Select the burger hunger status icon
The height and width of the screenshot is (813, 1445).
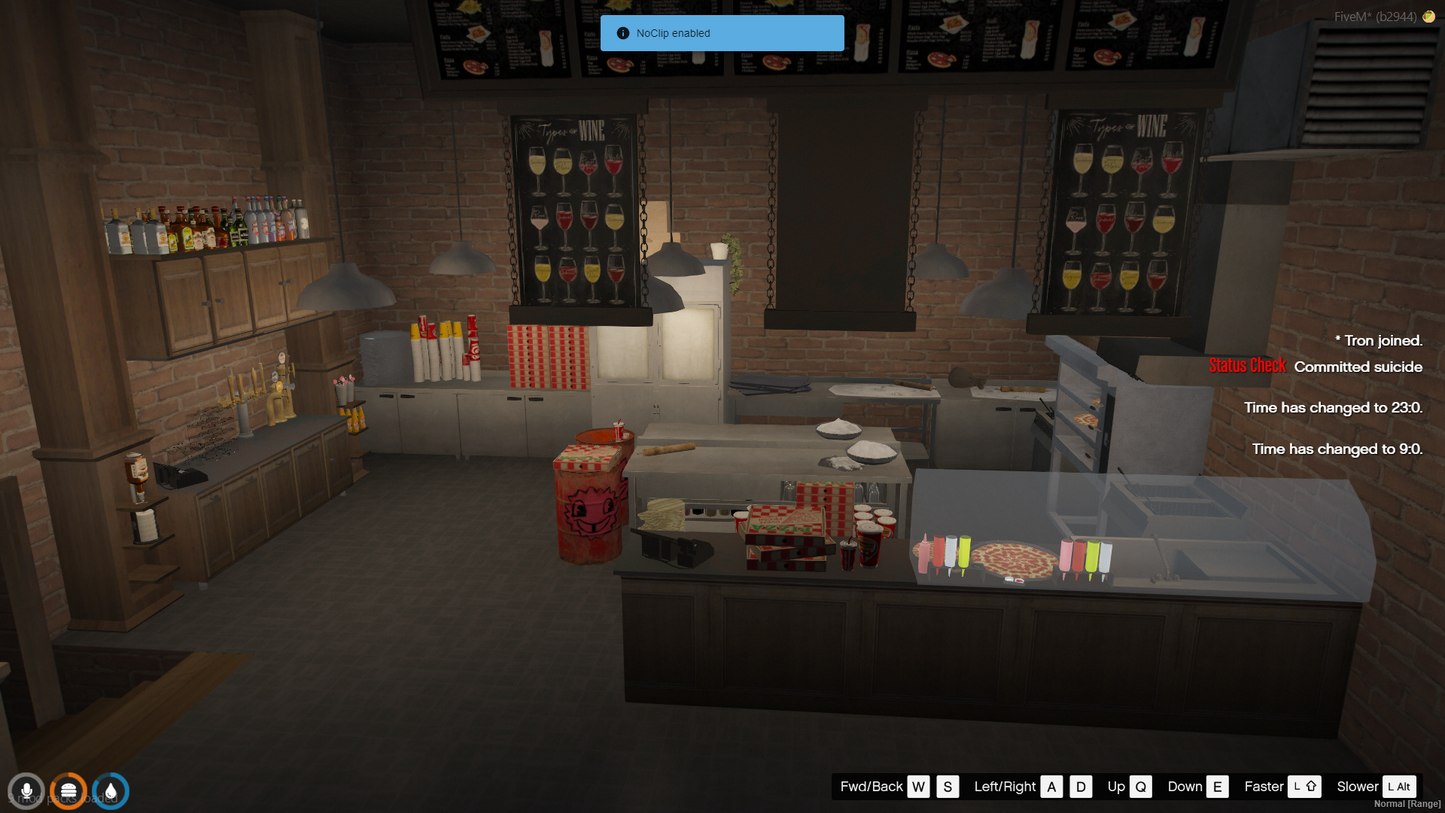tap(68, 791)
